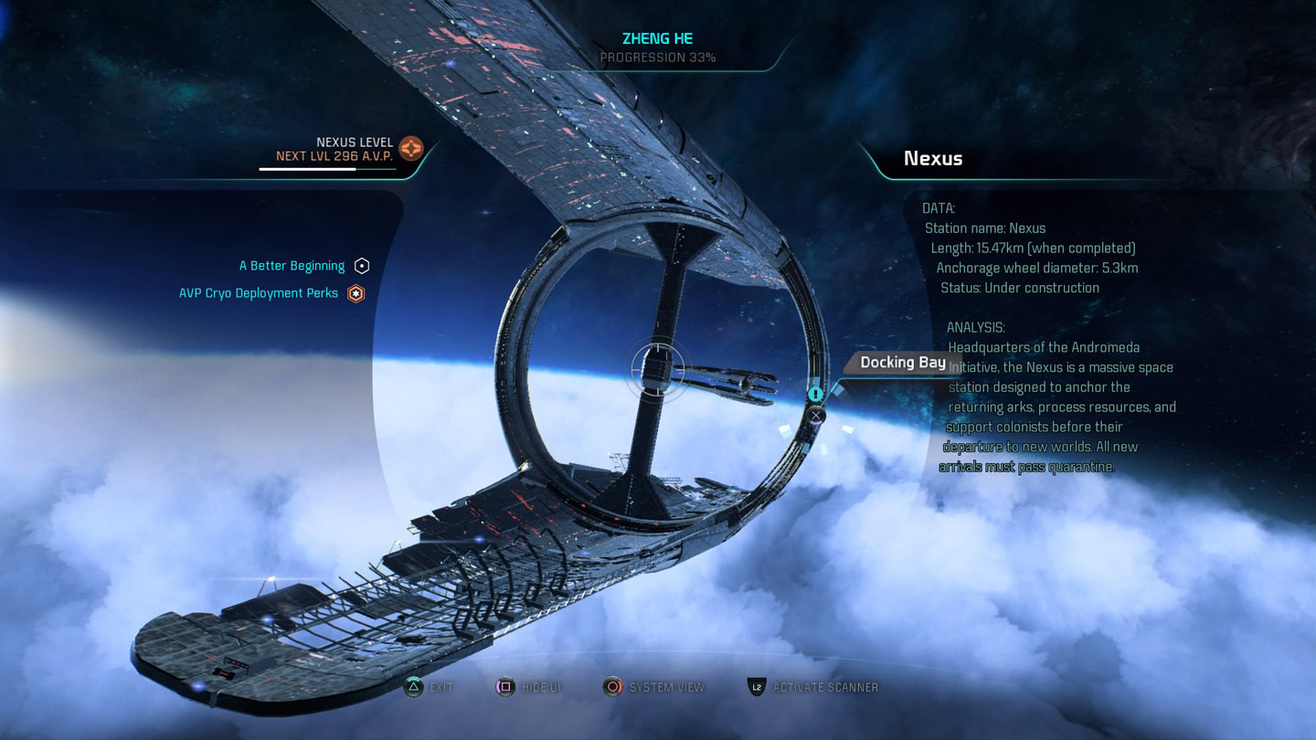Select the Circle System View icon
This screenshot has height=740, width=1316.
click(x=613, y=687)
